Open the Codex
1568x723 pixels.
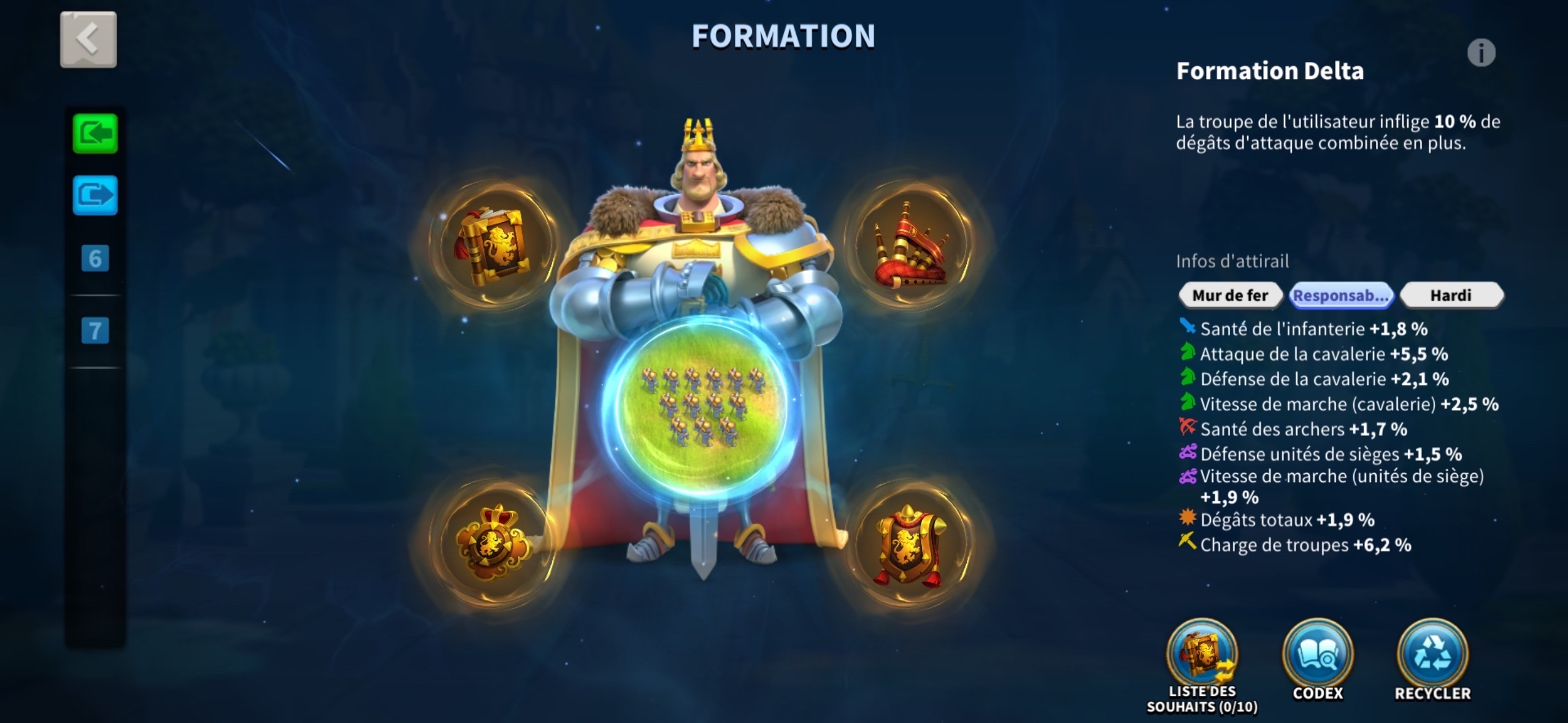[1318, 656]
